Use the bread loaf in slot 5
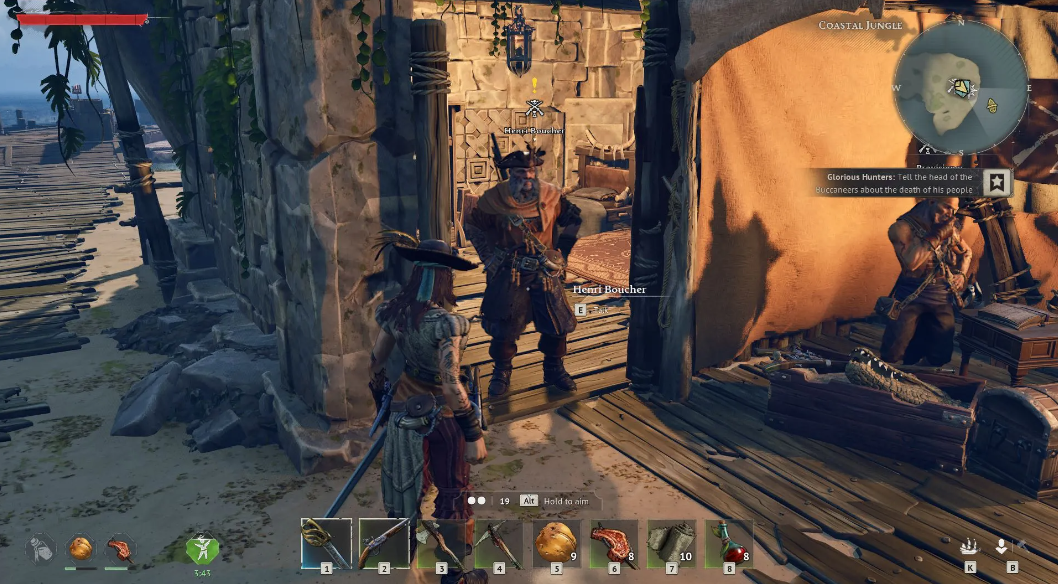Image resolution: width=1058 pixels, height=584 pixels. point(557,543)
